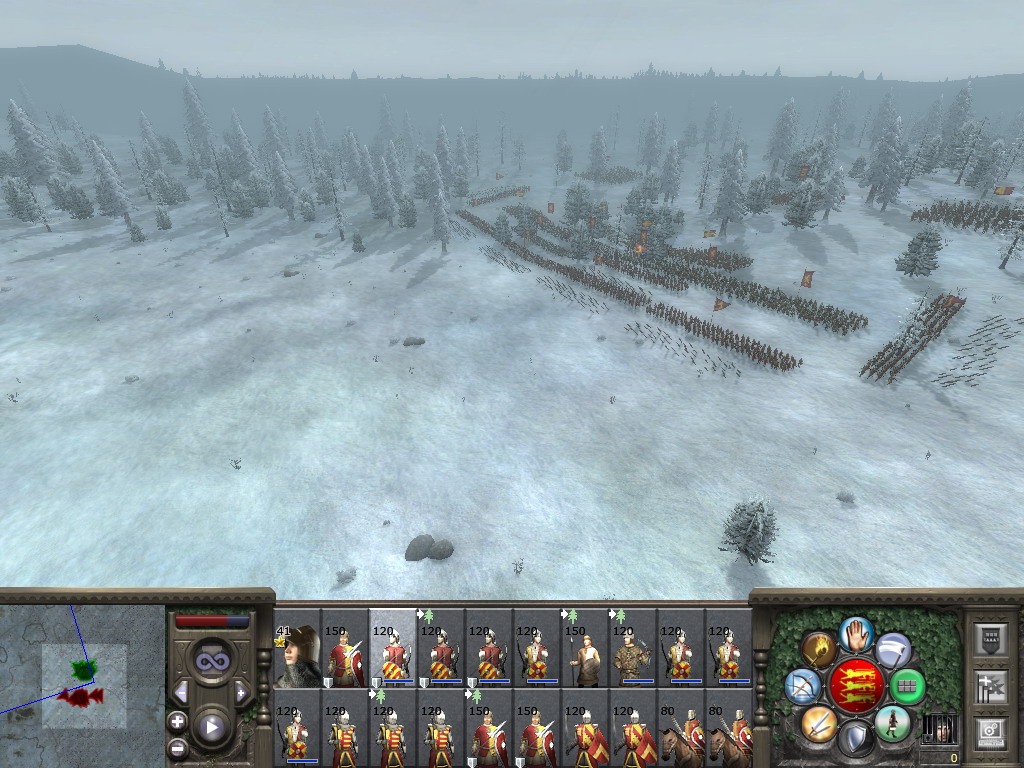Order withdrawal with white flag icon
Screen dimensions: 1024x768
pyautogui.click(x=893, y=649)
